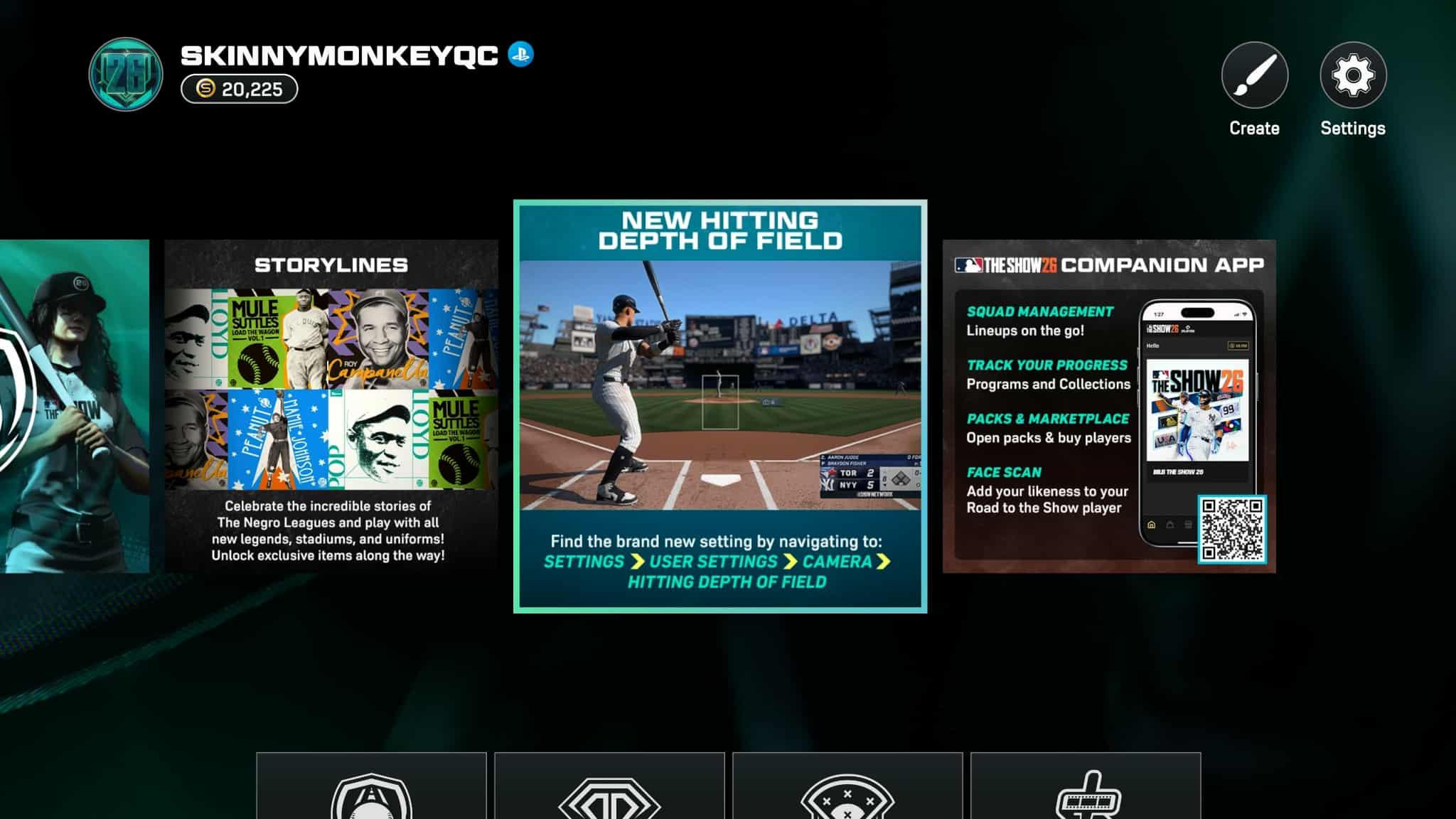Open the New Hitting Depth of Field card
Image resolution: width=1456 pixels, height=819 pixels.
tap(720, 406)
